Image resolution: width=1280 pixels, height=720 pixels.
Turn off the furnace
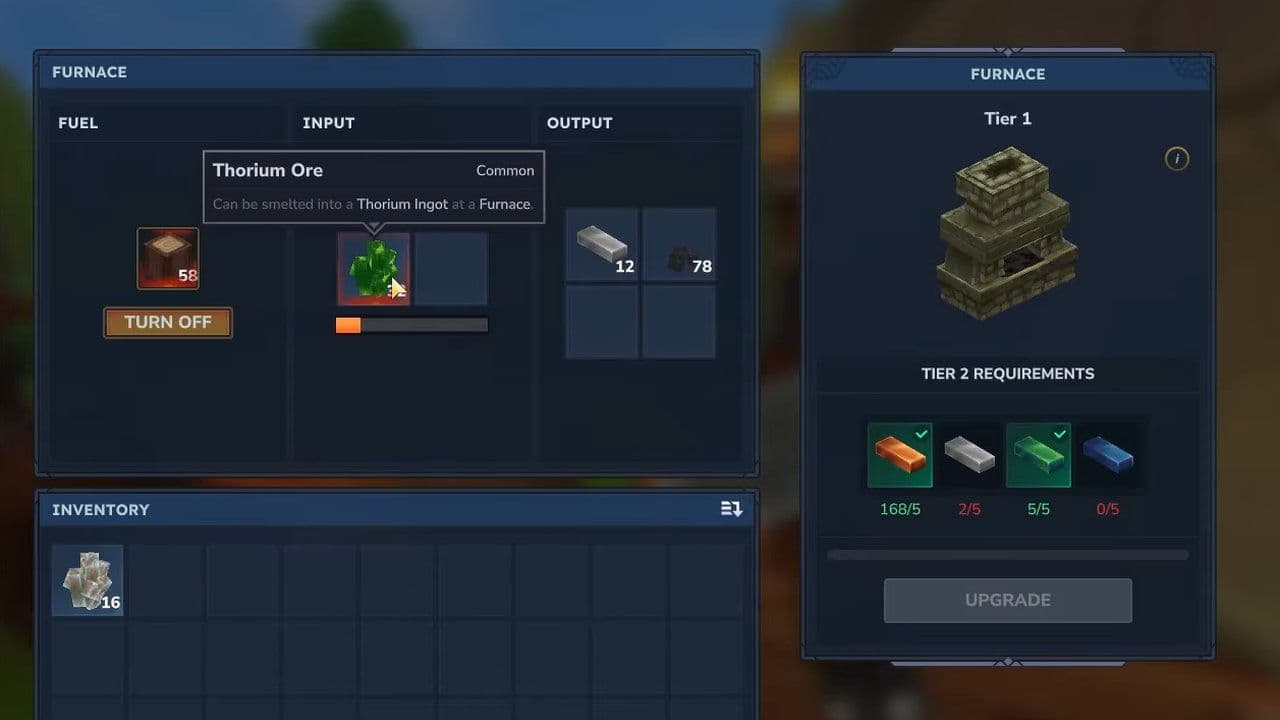pyautogui.click(x=167, y=322)
